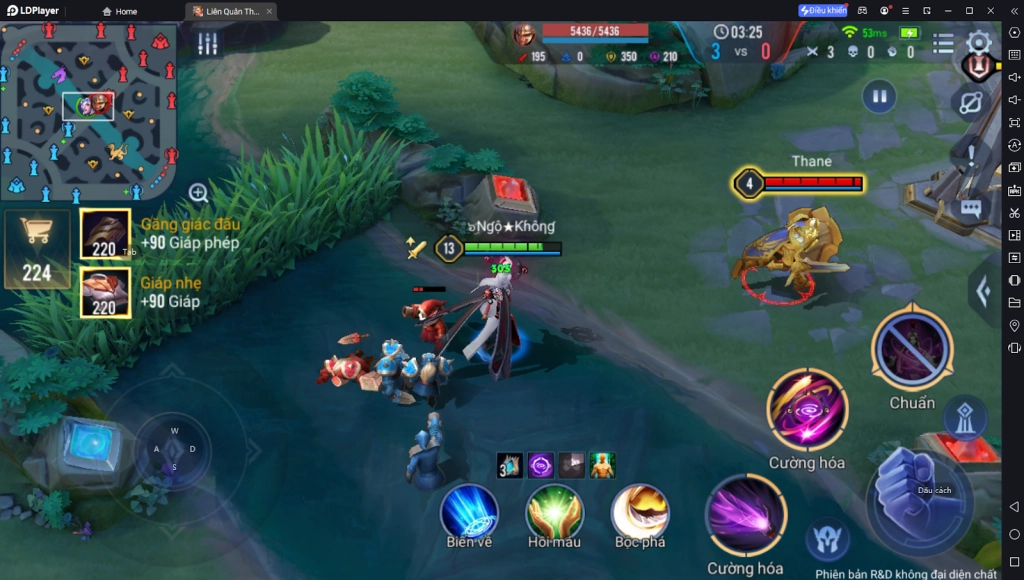This screenshot has width=1024, height=580.
Task: Open the shop cart with 224 gold
Action: [x=37, y=248]
